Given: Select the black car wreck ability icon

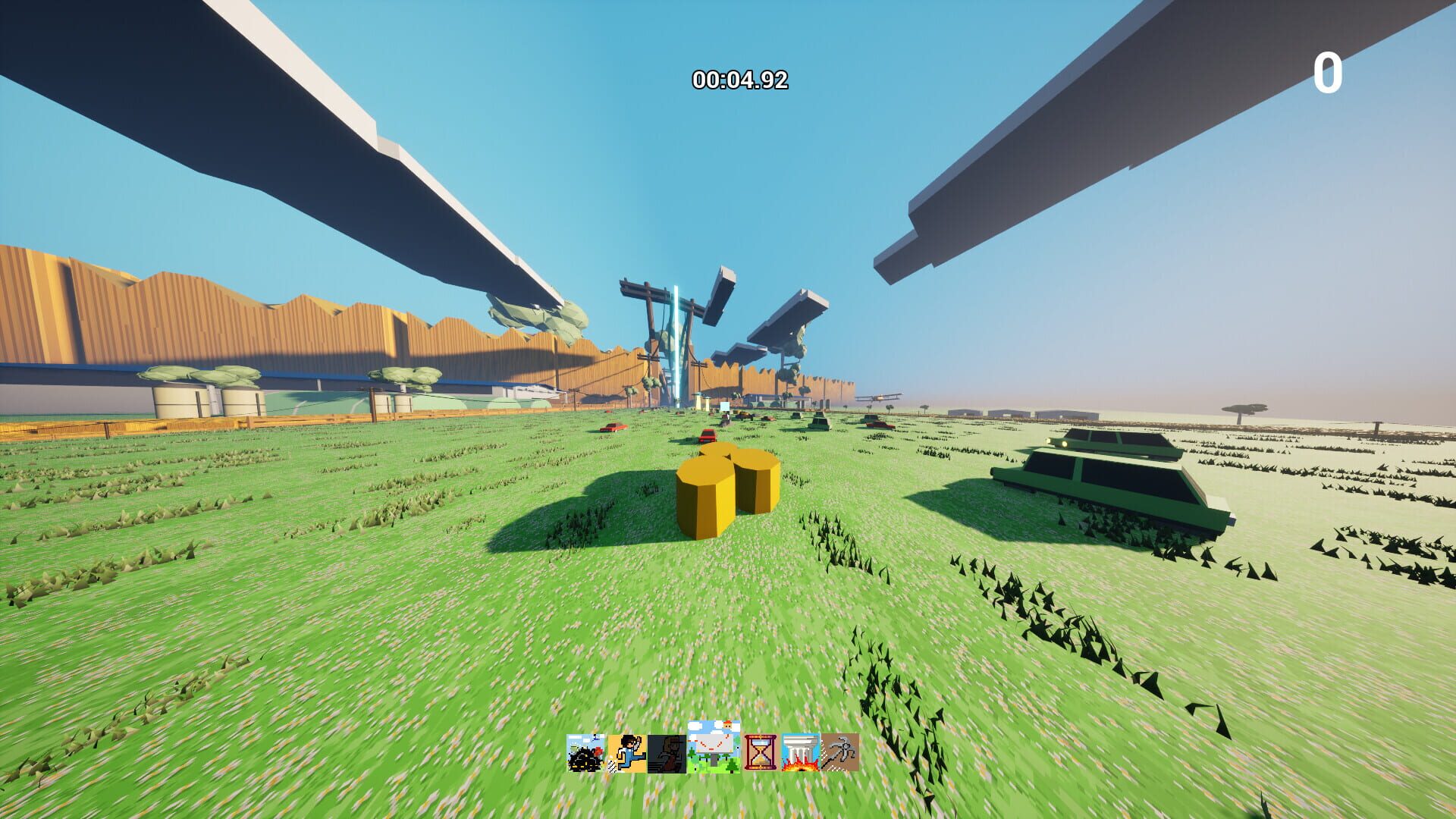Looking at the screenshot, I should coord(585,752).
